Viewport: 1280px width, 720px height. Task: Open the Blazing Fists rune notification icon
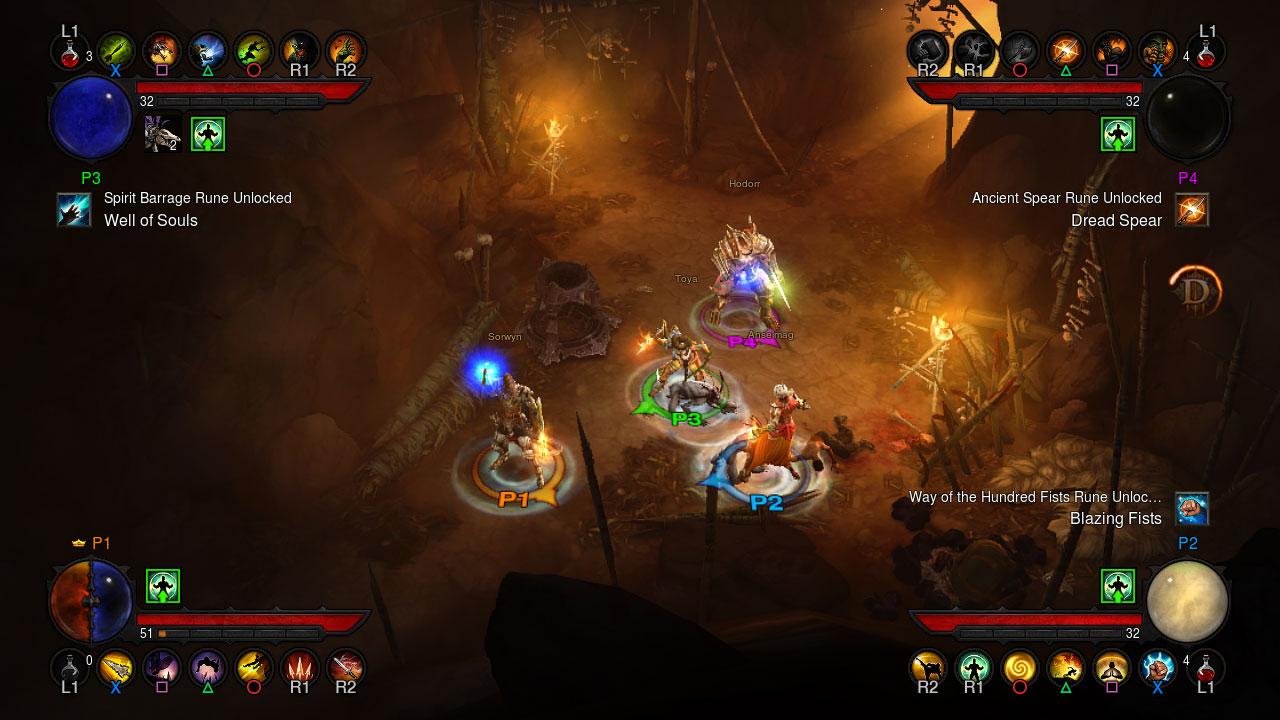[x=1192, y=509]
